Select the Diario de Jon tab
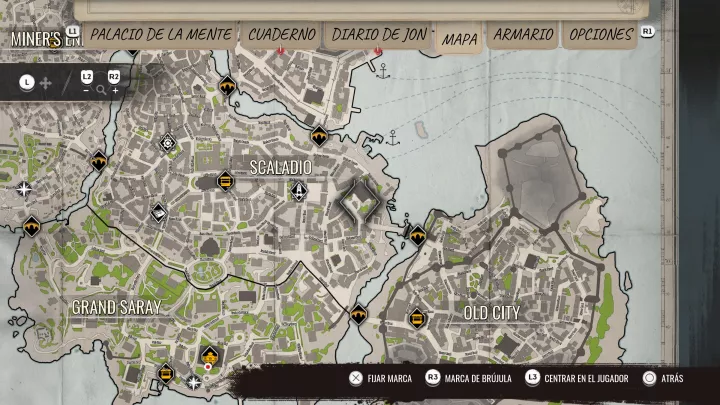The width and height of the screenshot is (720, 405). click(379, 34)
